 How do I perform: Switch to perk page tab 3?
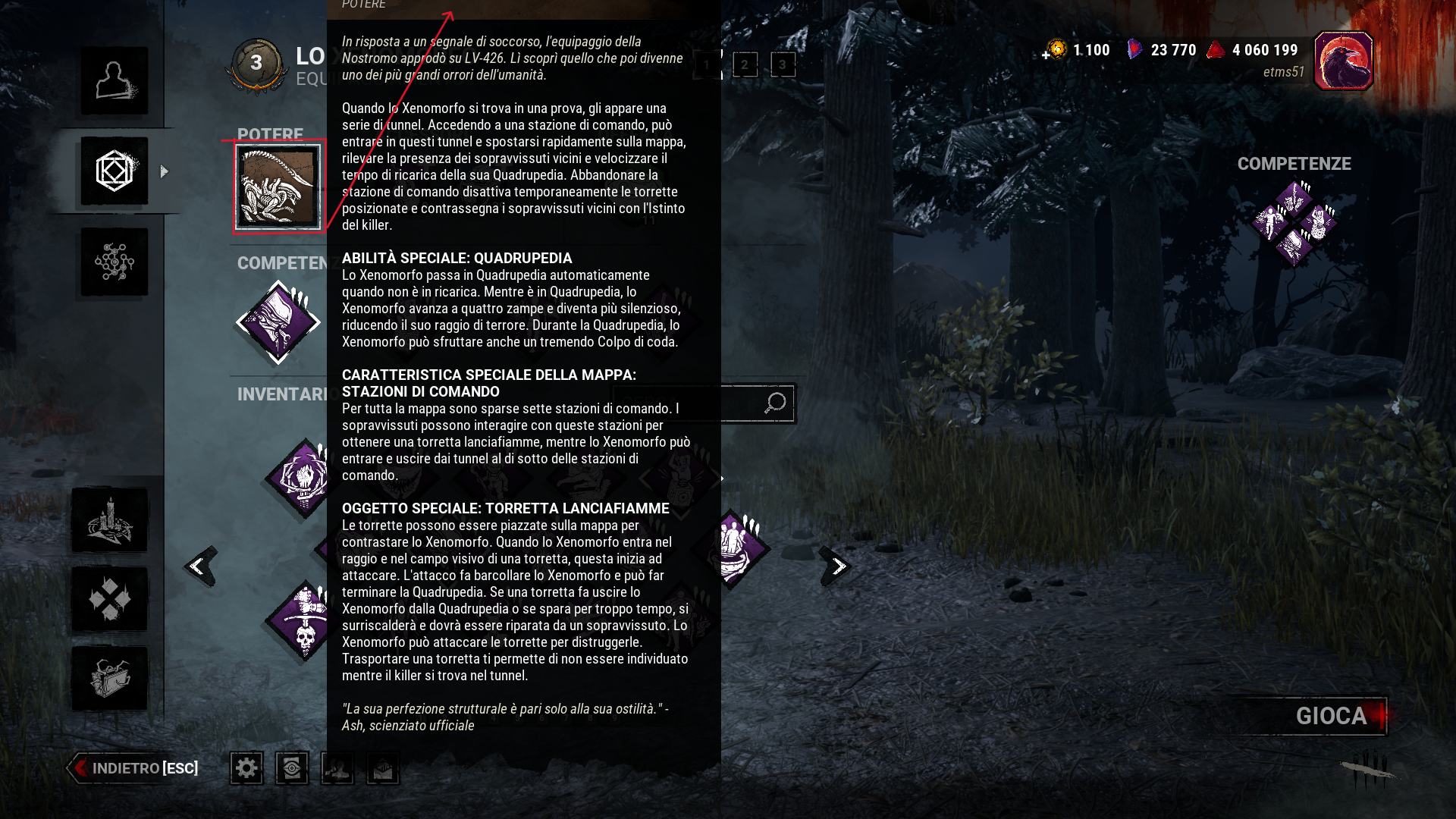(x=782, y=66)
